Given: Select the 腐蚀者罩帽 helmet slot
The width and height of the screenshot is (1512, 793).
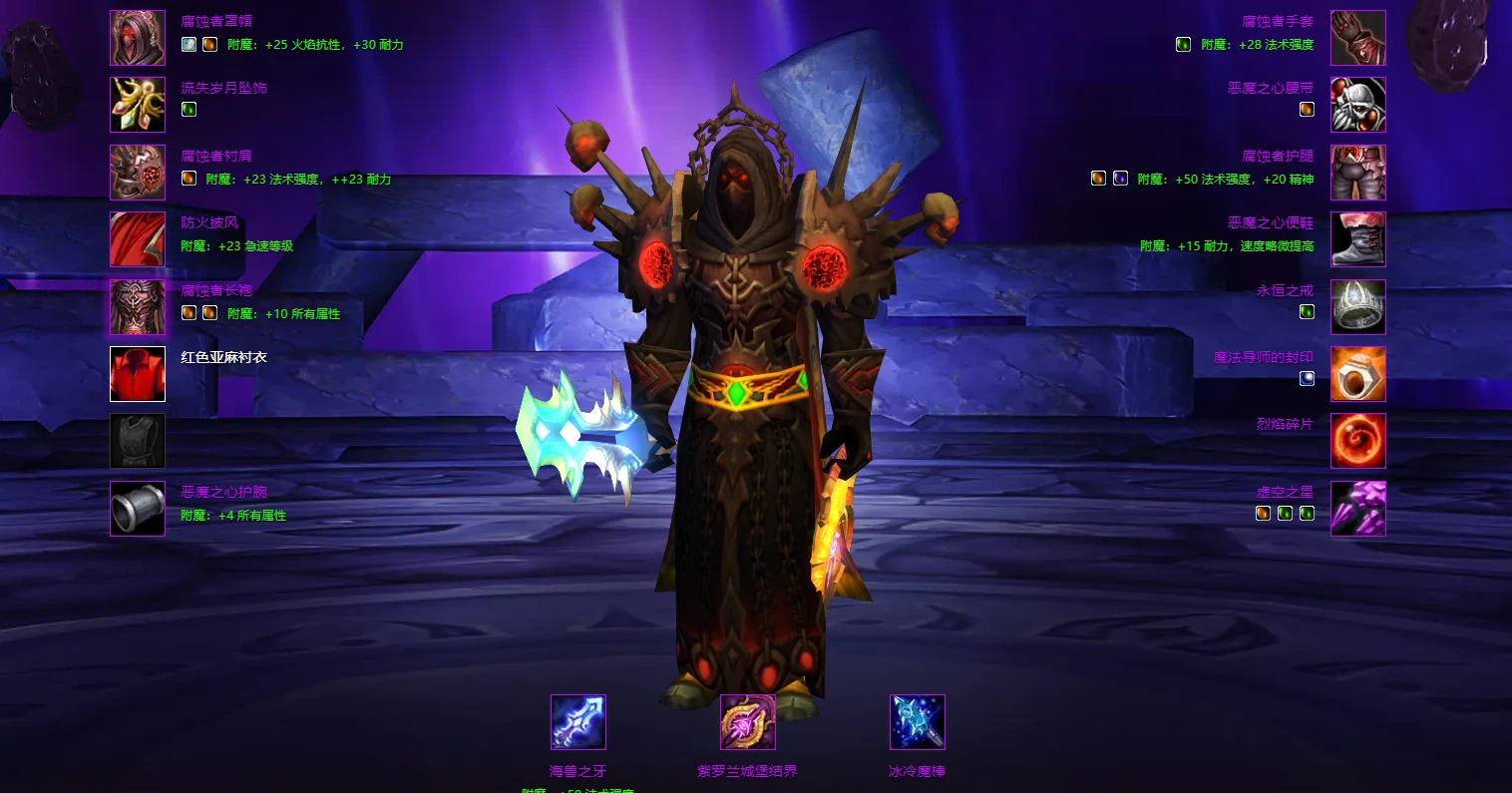Looking at the screenshot, I should pos(138,38).
